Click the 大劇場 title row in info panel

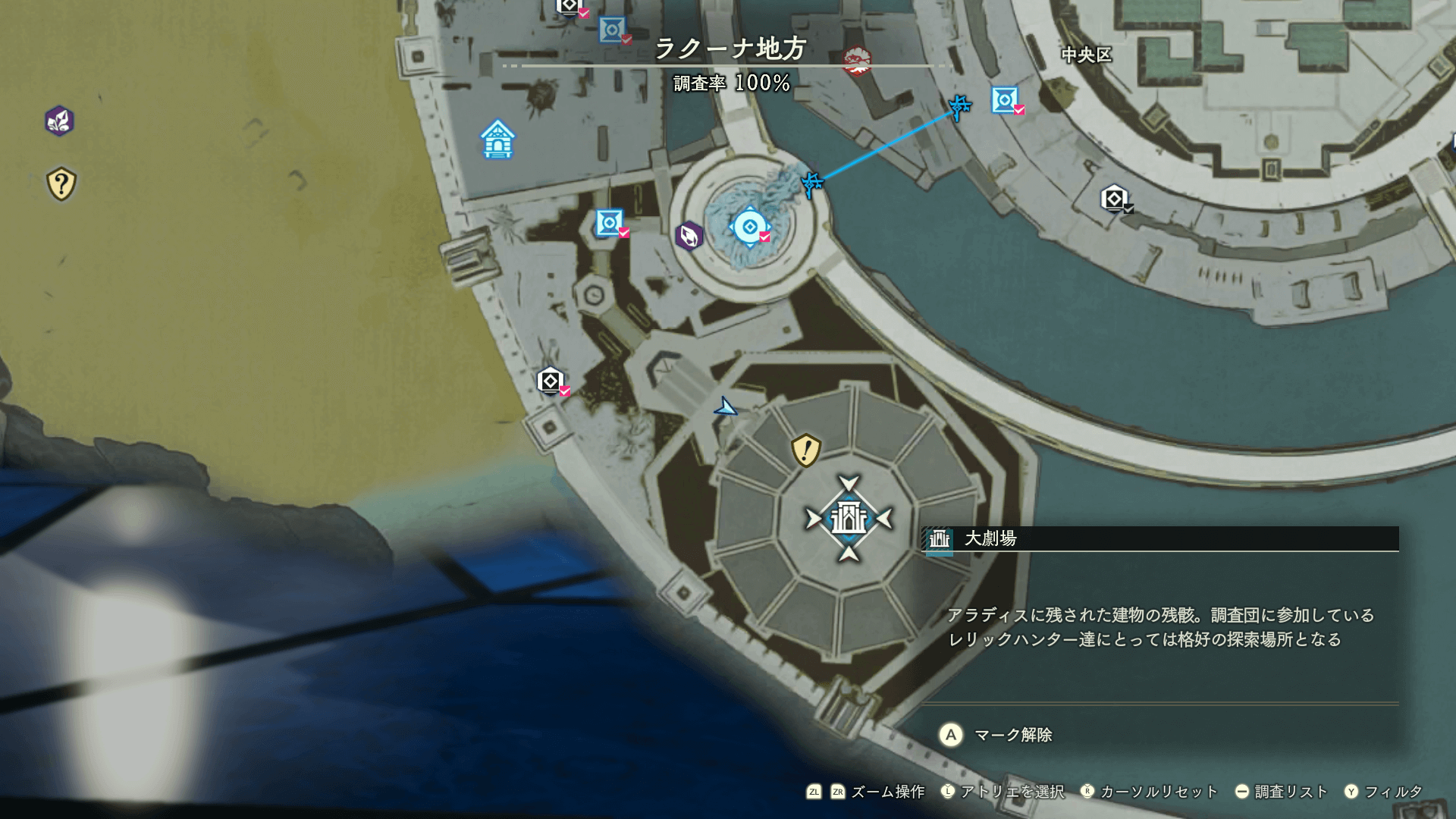point(1159,538)
